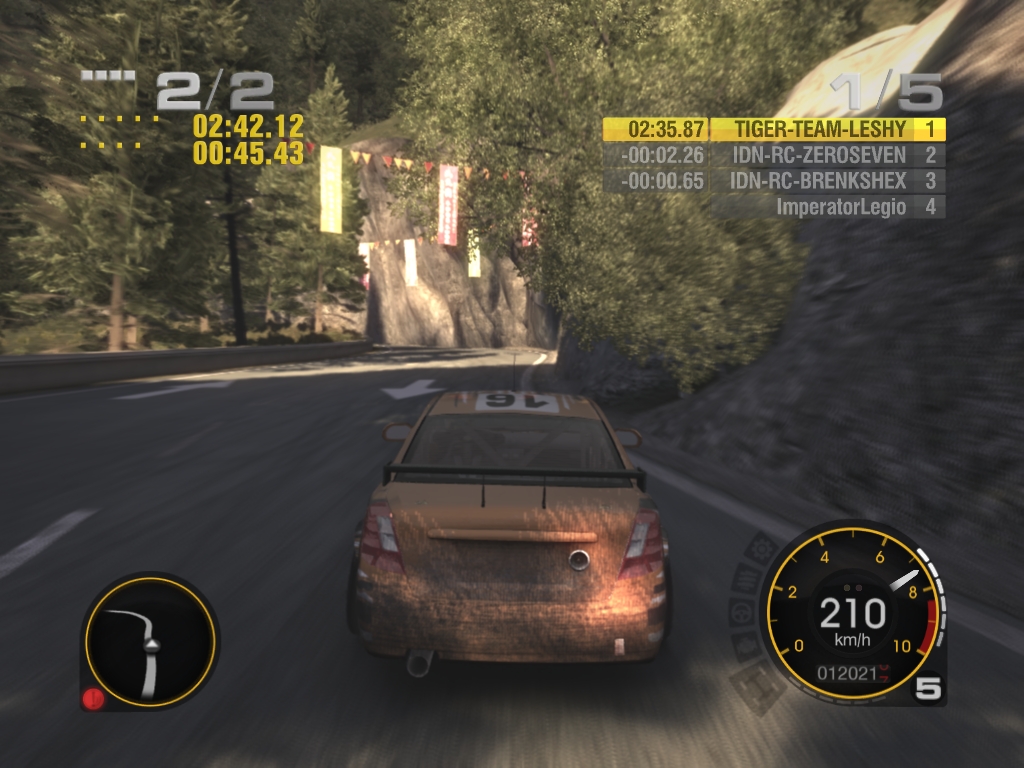
Task: Select TIGER-TEAM-LESHY leaderboard row
Action: (775, 129)
